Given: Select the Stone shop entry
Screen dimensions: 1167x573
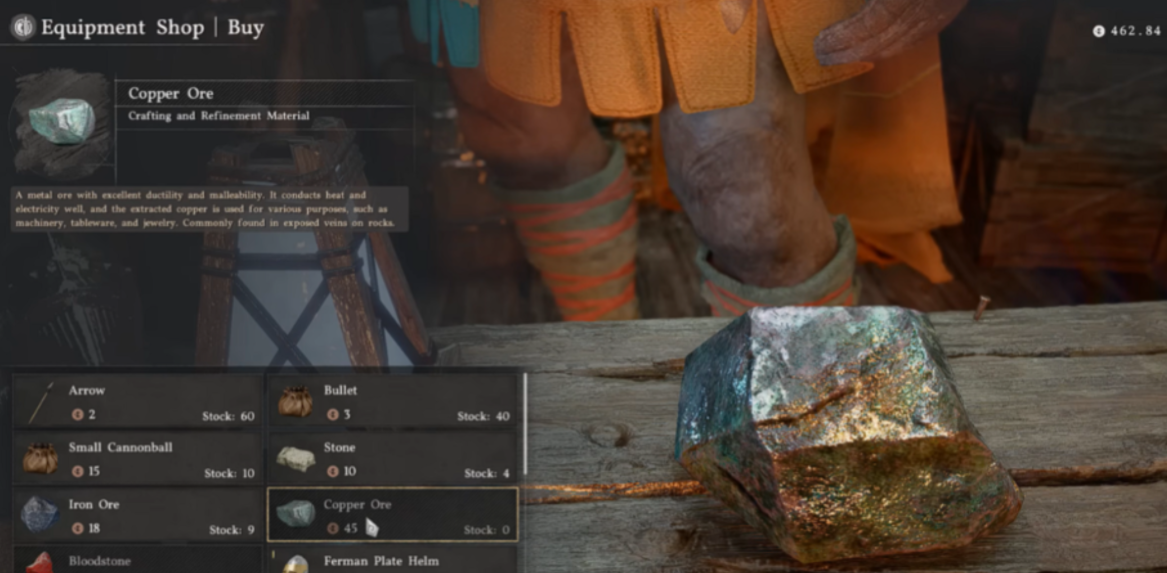Looking at the screenshot, I should tap(392, 458).
